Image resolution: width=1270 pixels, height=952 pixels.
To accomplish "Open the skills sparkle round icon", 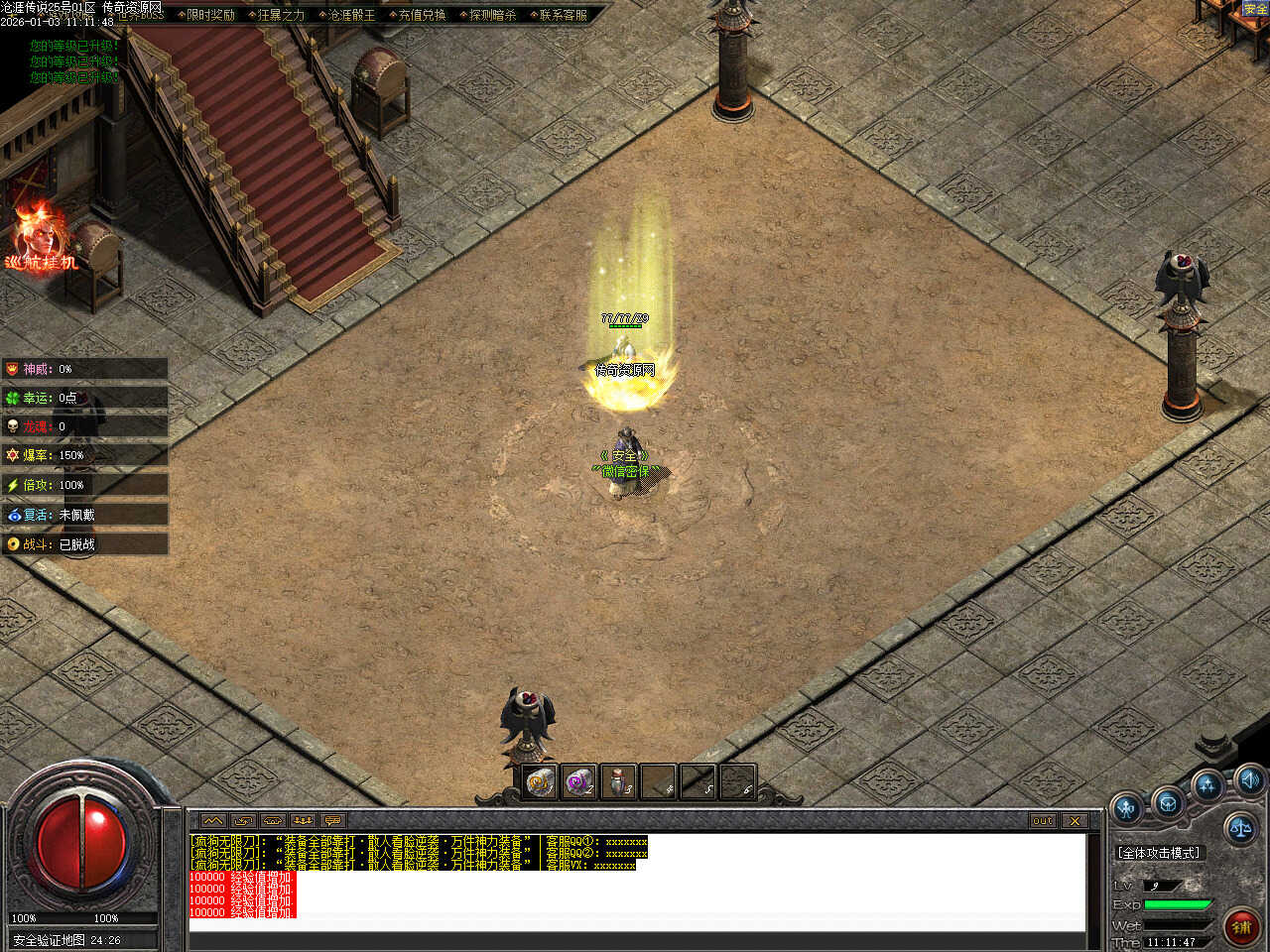I will tap(1207, 787).
